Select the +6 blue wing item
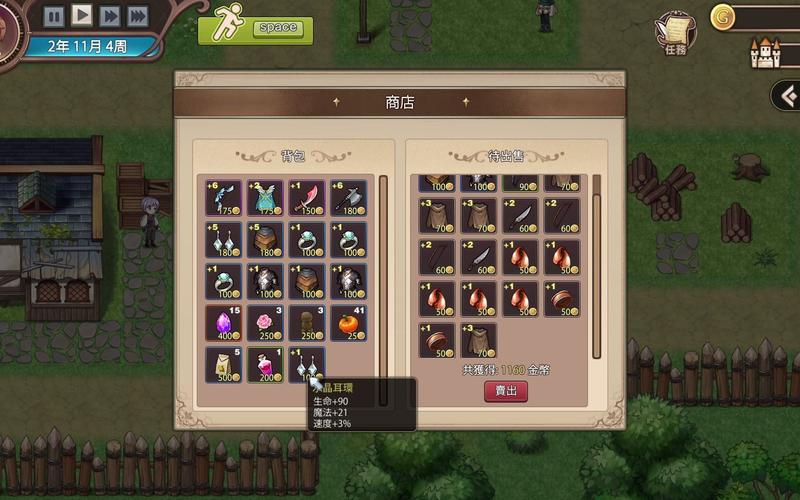 [x=223, y=198]
